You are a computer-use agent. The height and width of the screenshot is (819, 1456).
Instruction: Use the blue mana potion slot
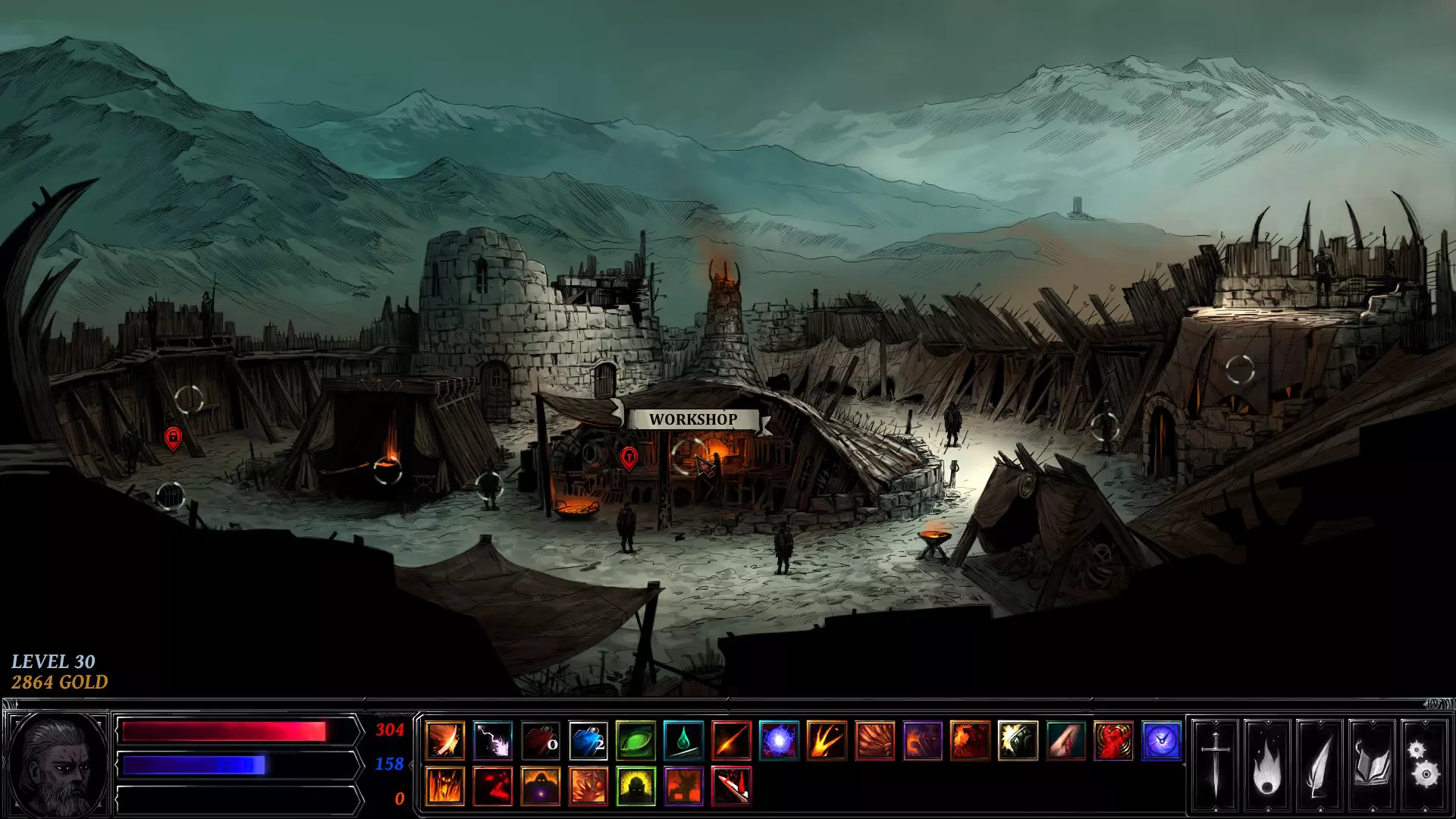[x=588, y=740]
